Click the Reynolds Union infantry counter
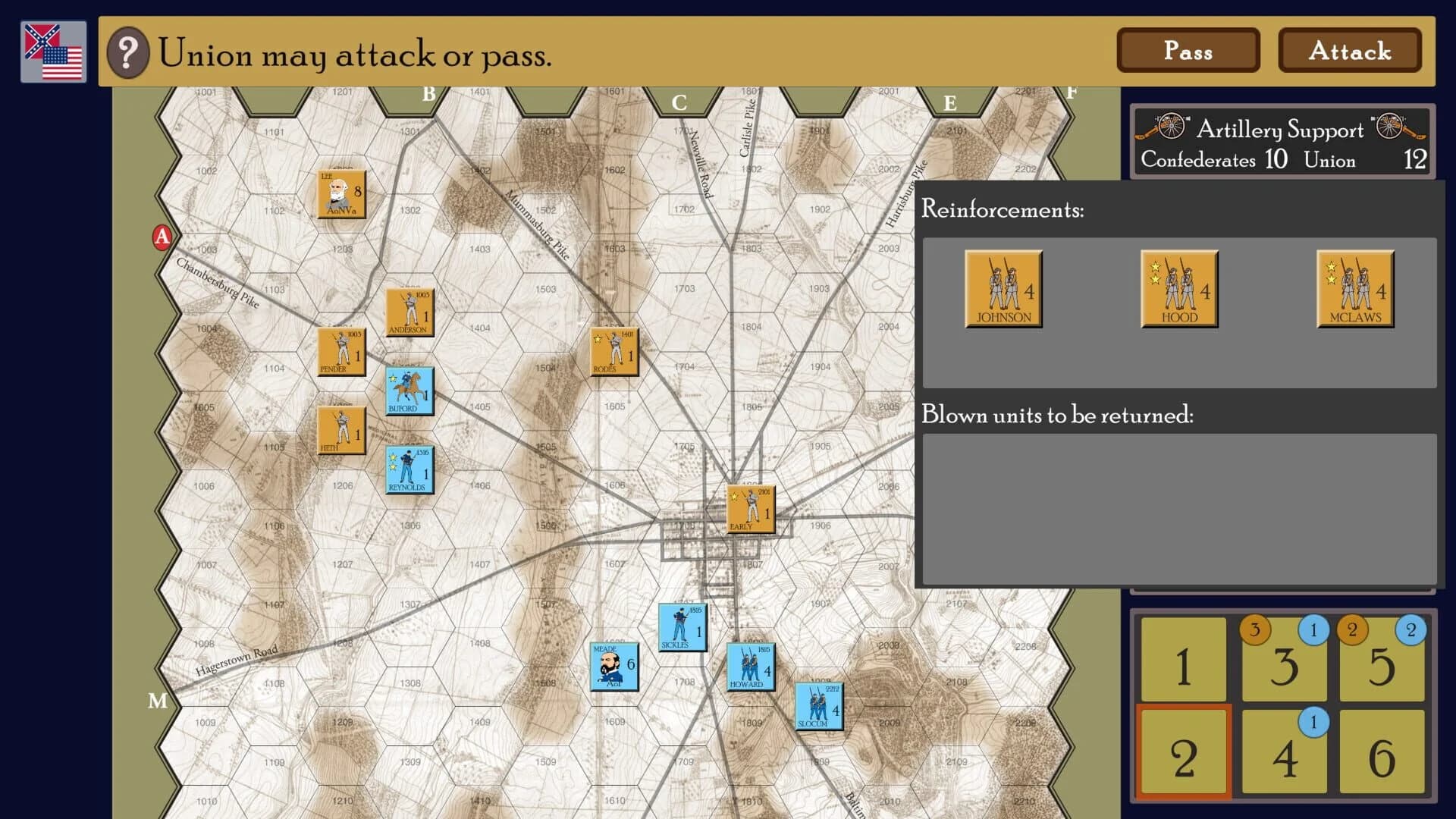1456x819 pixels. click(x=408, y=467)
